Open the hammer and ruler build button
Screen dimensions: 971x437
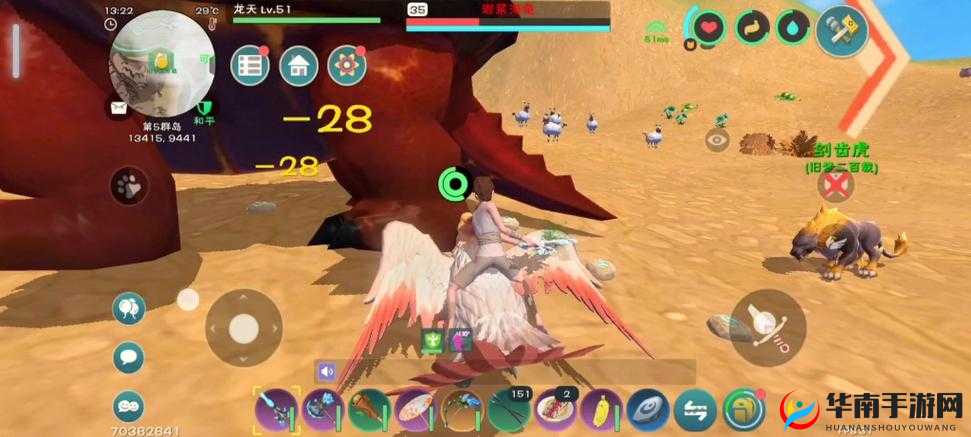click(x=841, y=30)
